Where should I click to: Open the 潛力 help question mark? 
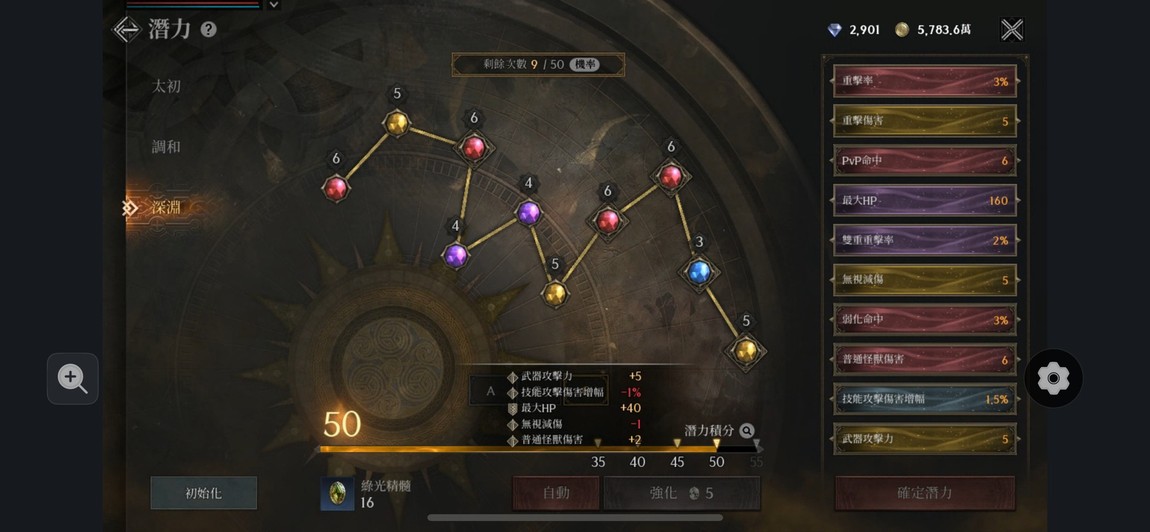208,30
